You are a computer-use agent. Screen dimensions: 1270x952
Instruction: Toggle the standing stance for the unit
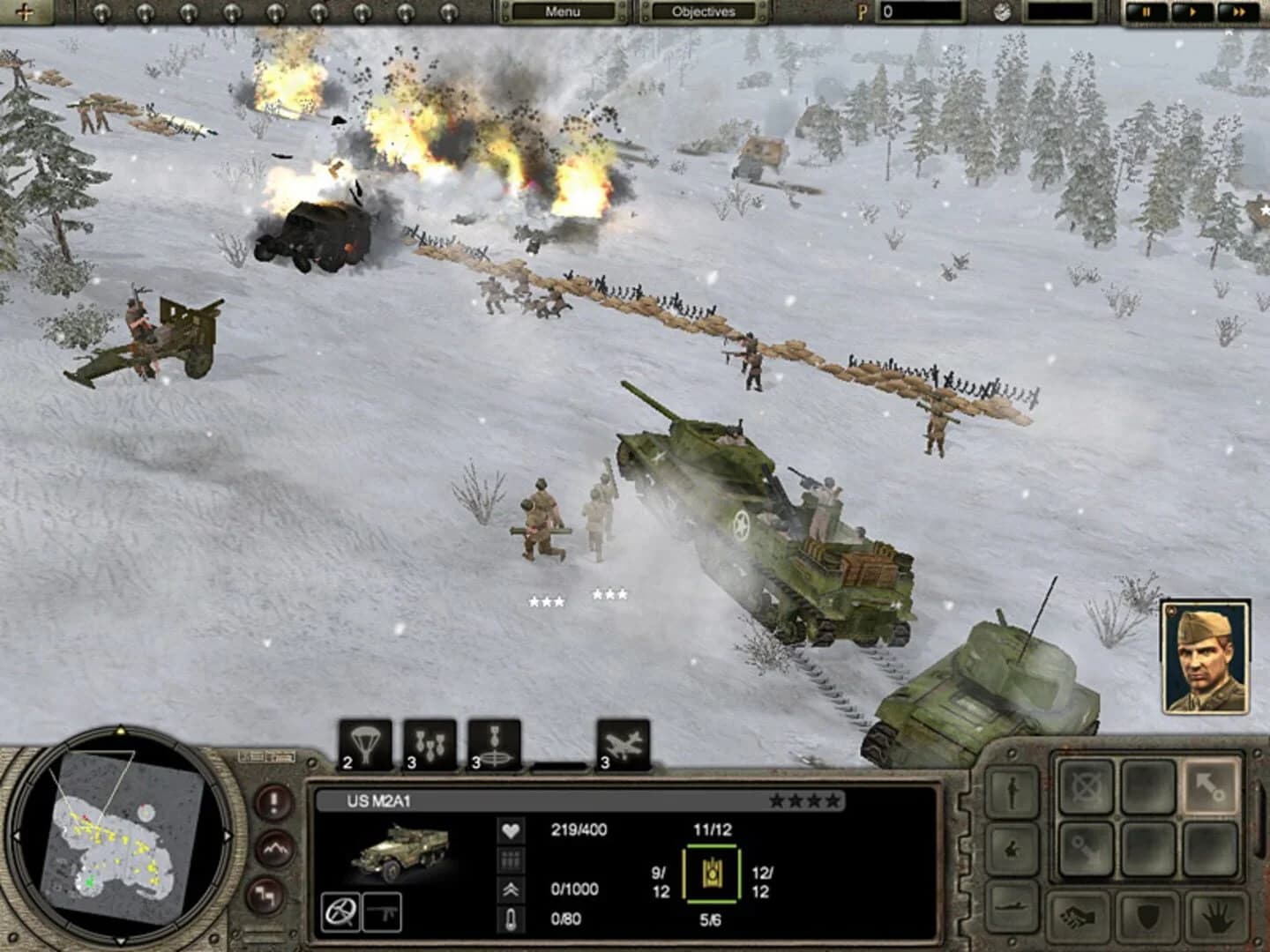pos(1011,791)
